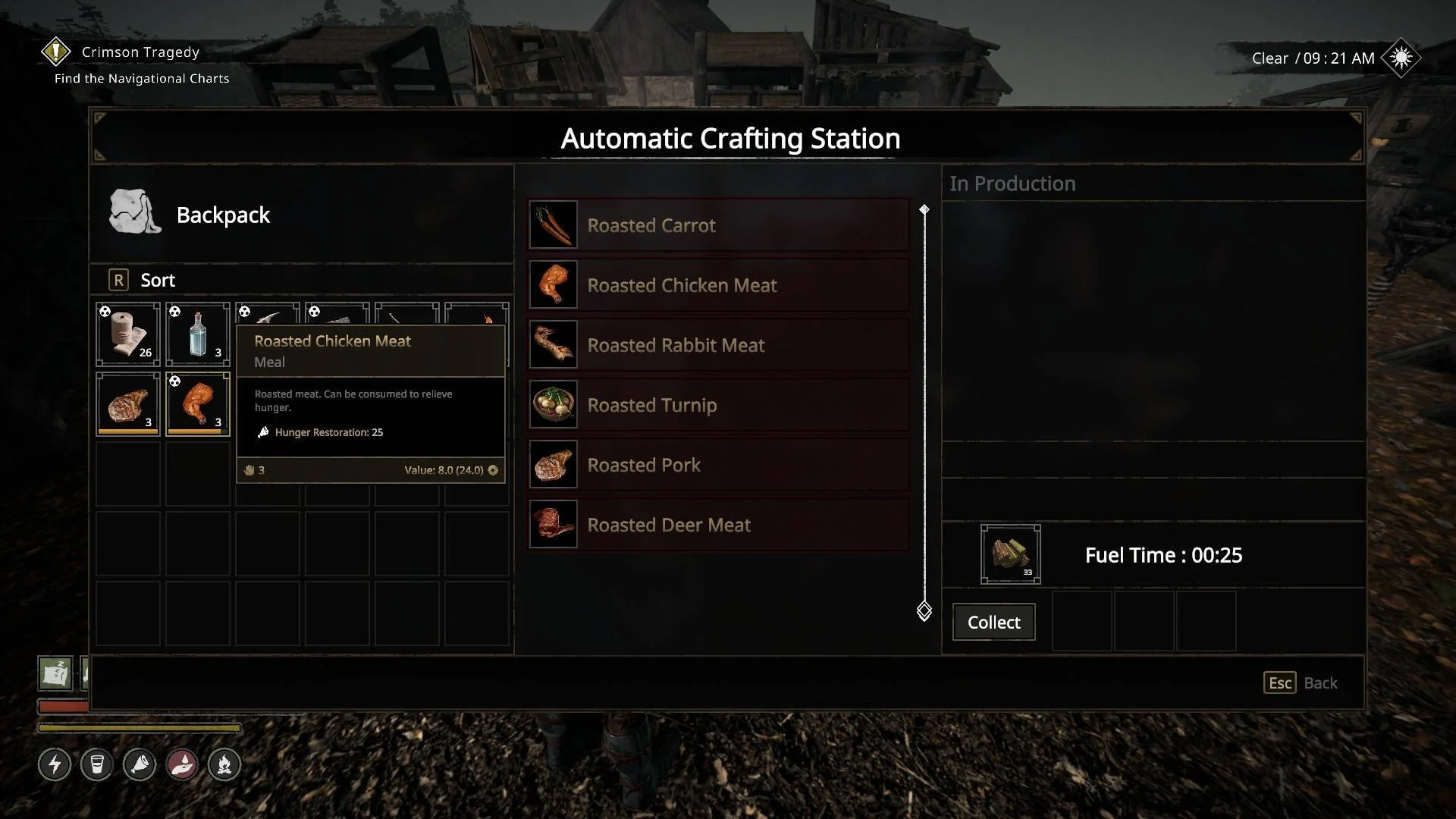Click the lightning bolt status icon

tap(55, 764)
